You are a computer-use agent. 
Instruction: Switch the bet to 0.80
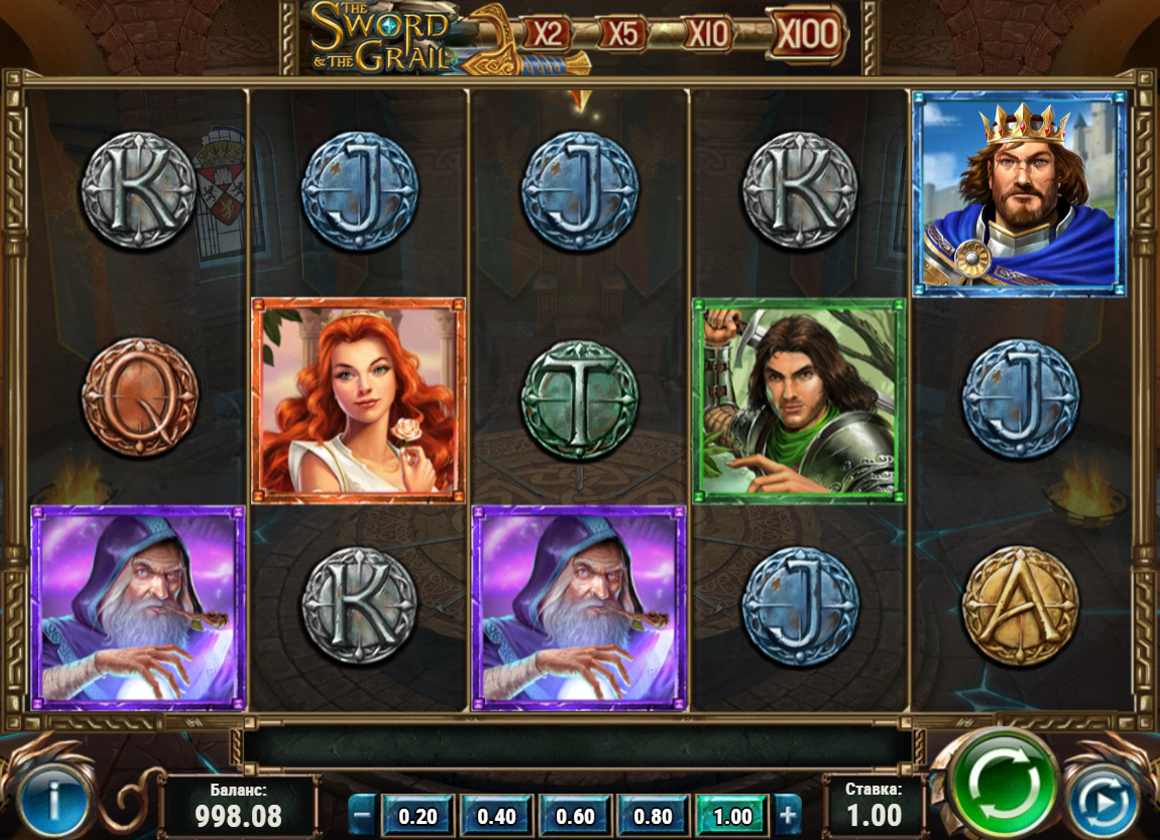pyautogui.click(x=653, y=815)
